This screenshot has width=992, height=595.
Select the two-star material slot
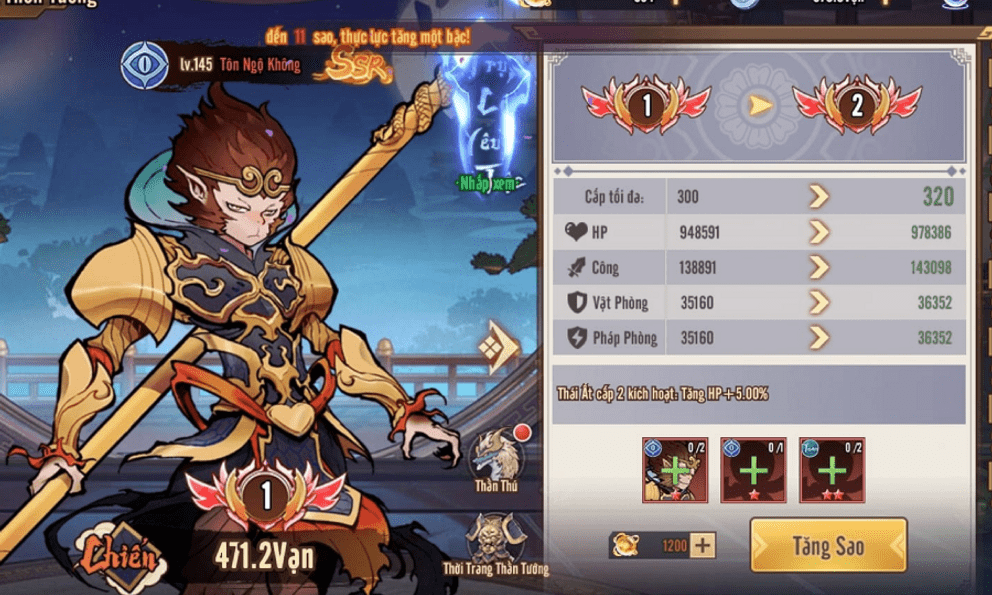tap(831, 469)
